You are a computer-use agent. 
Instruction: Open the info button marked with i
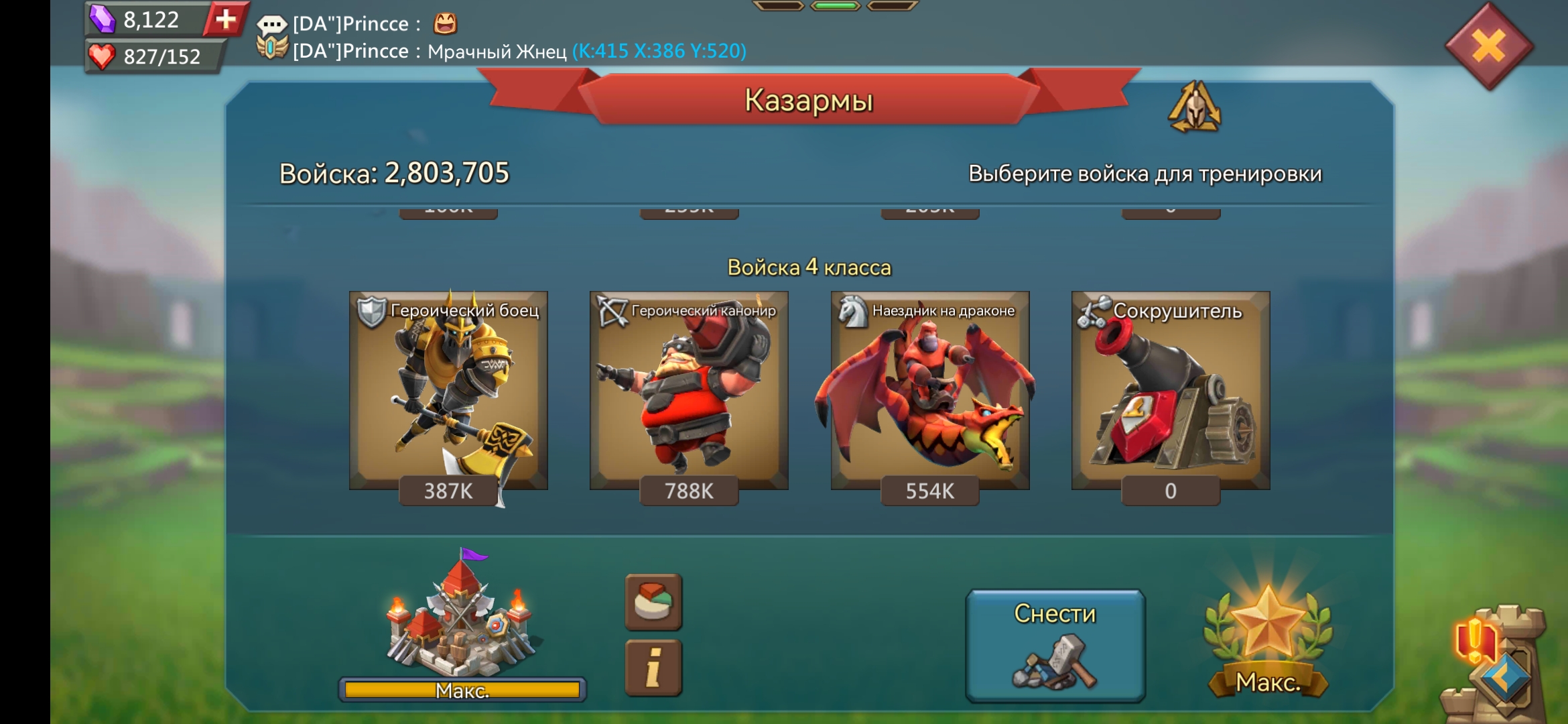[x=653, y=668]
